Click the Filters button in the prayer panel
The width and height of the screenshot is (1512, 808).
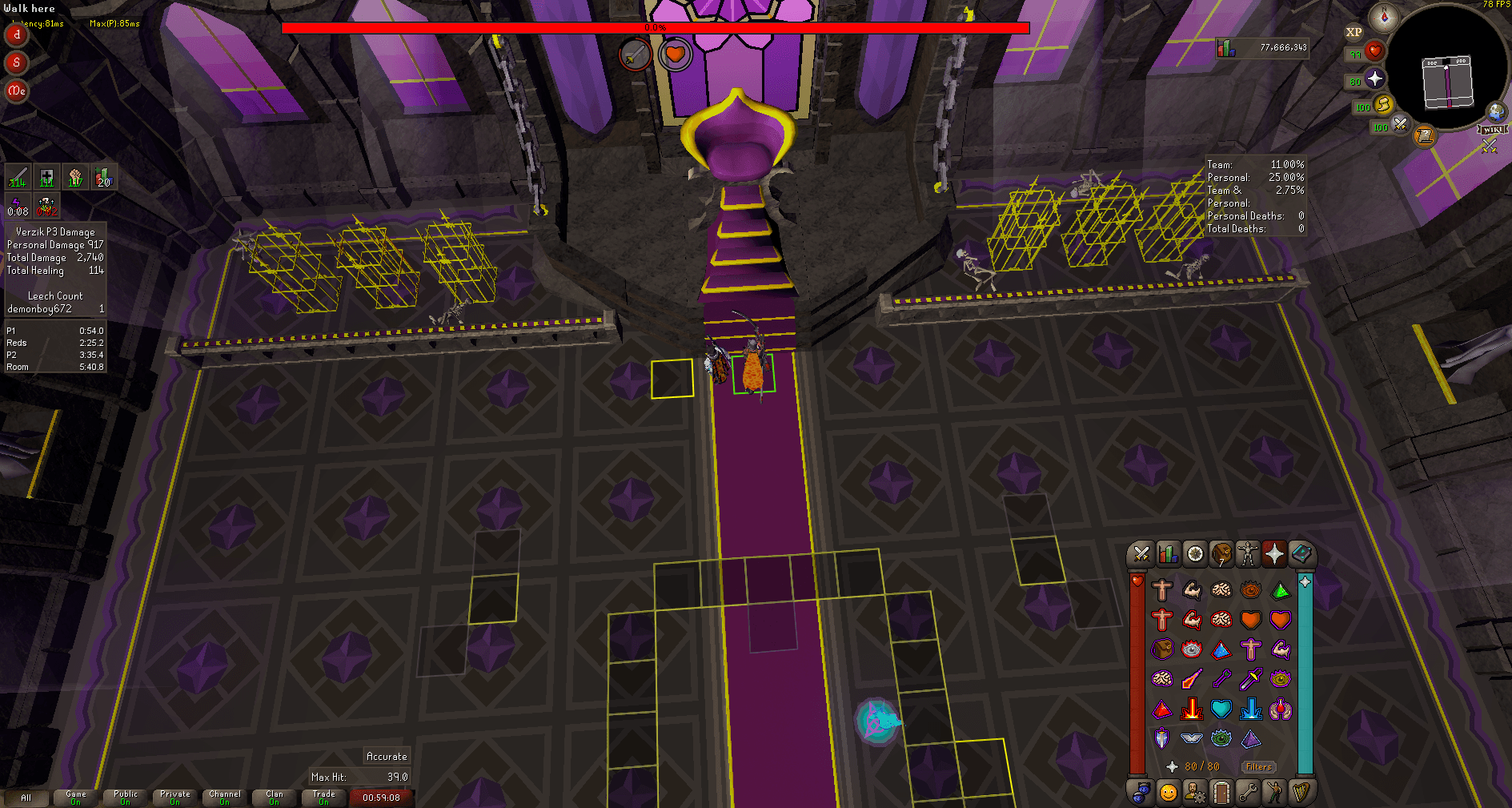click(x=1259, y=766)
